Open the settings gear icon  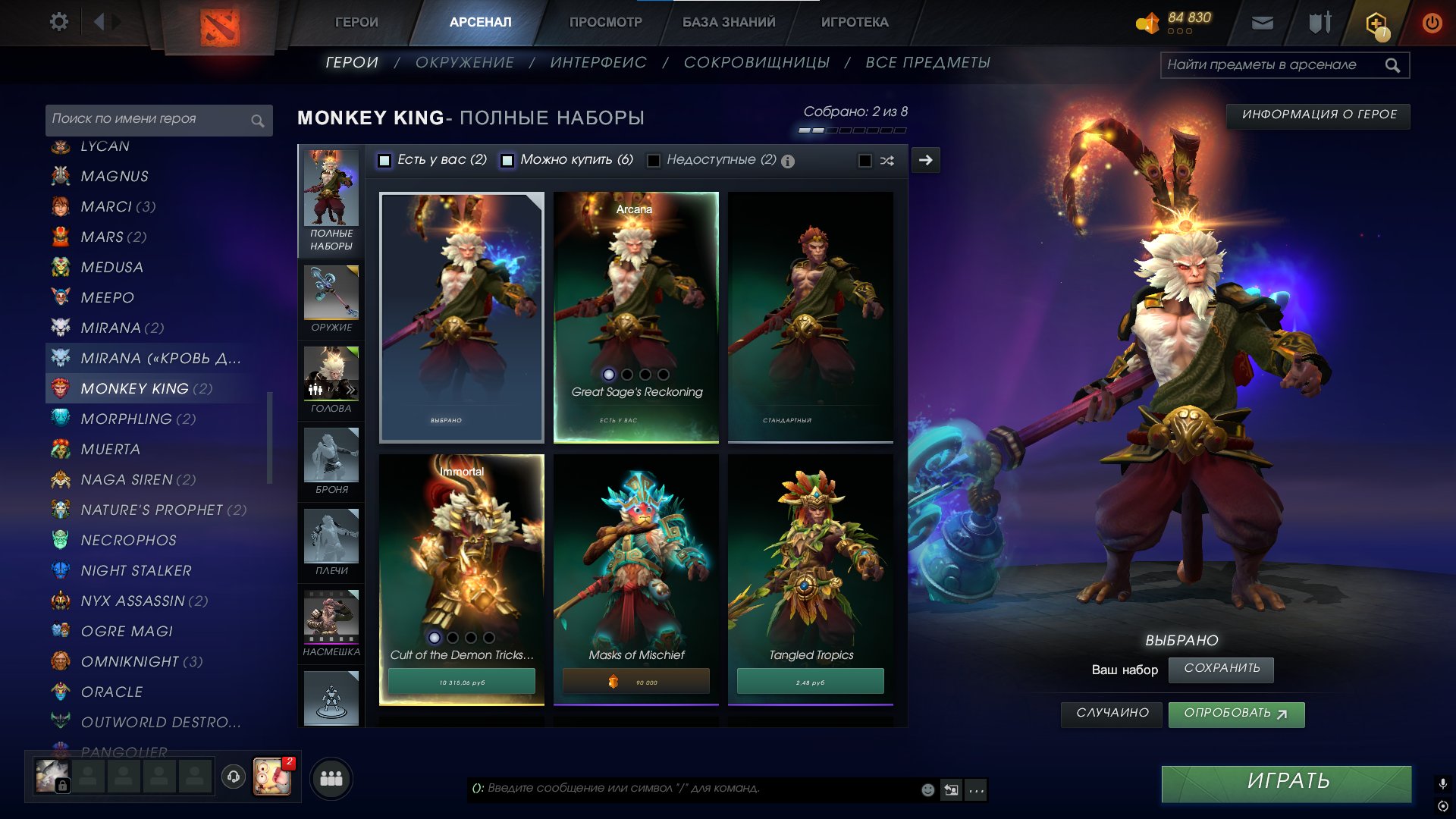58,22
